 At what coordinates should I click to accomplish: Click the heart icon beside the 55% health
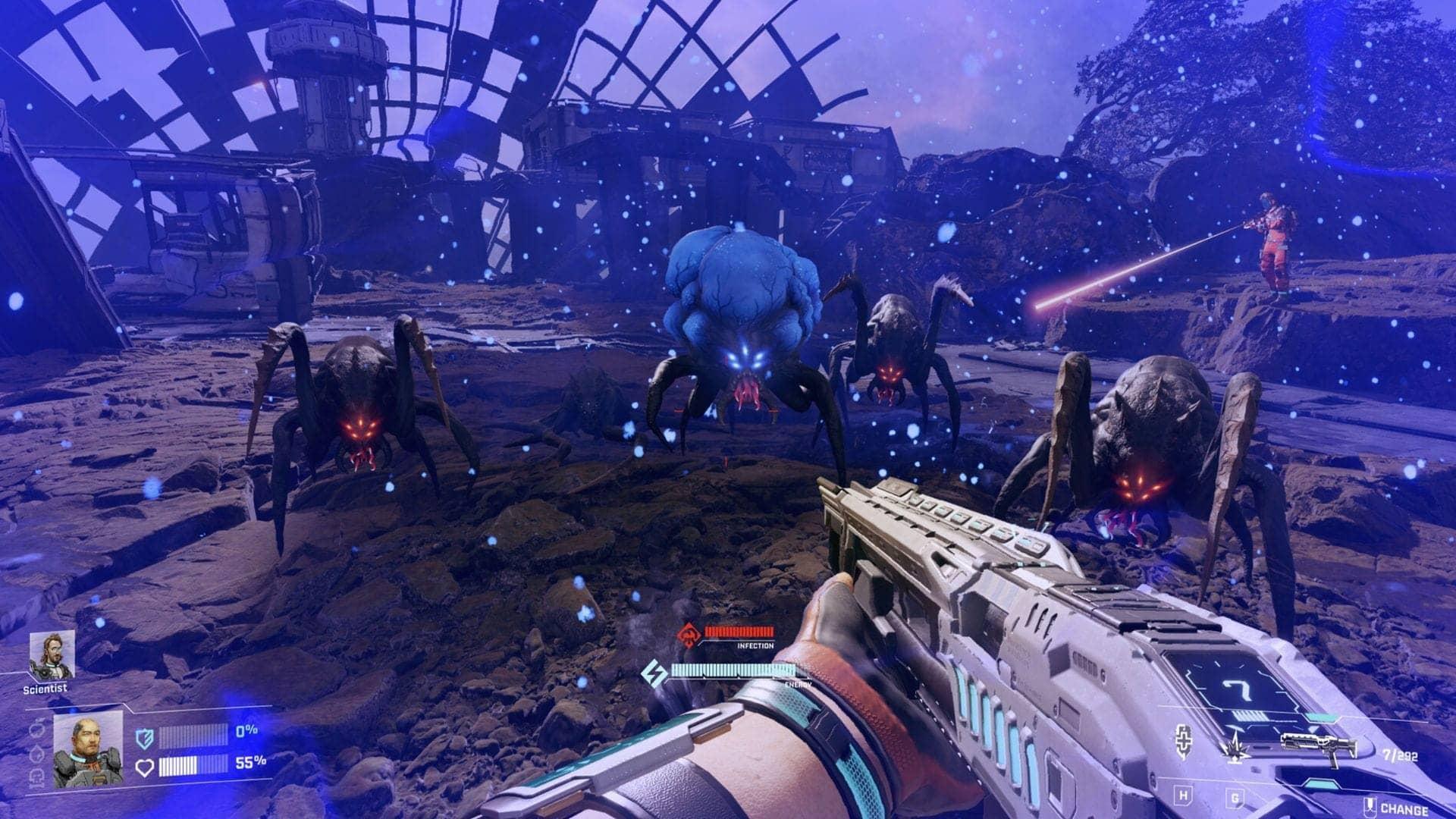click(146, 766)
